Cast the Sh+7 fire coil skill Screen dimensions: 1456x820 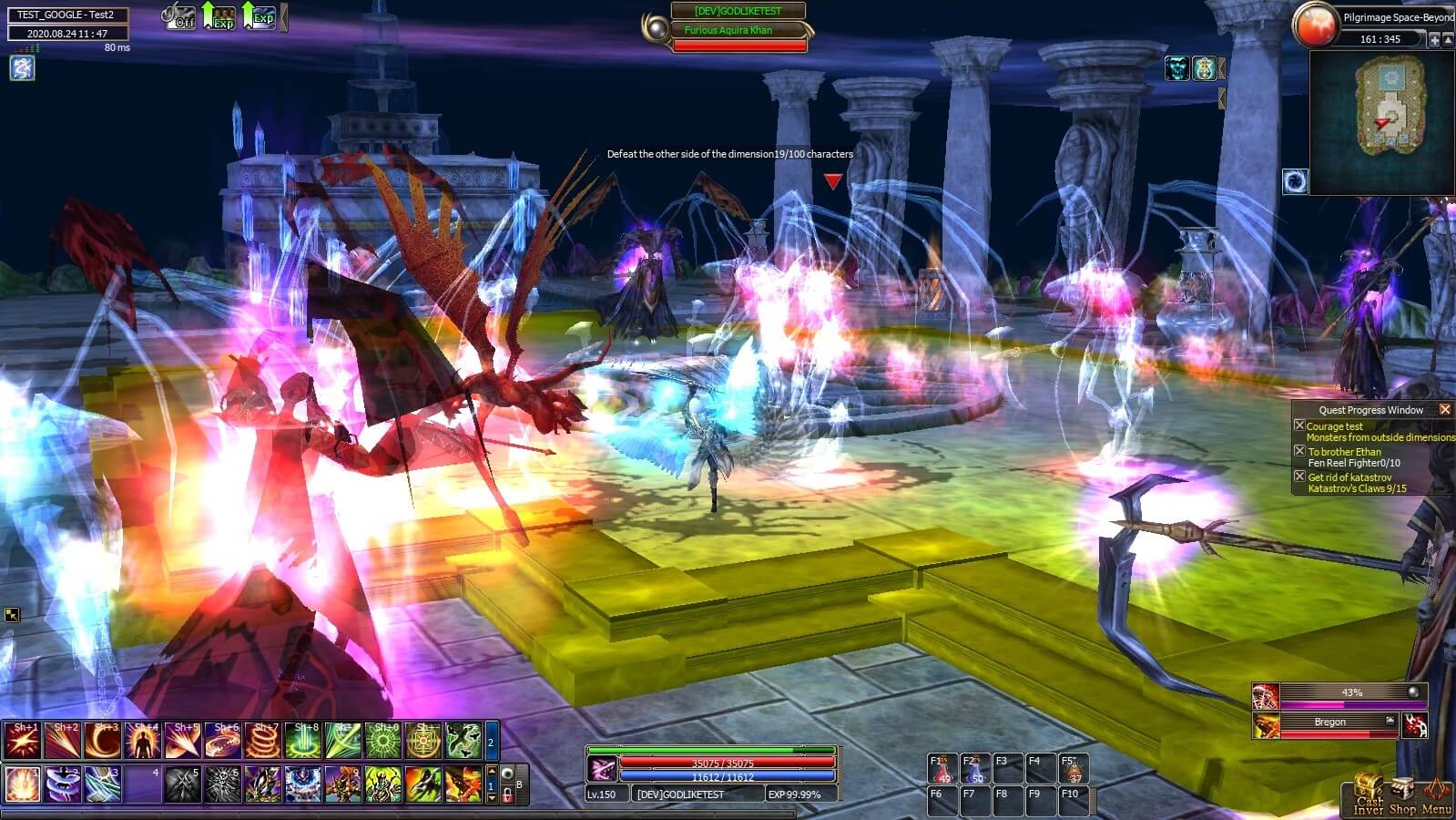[x=262, y=741]
